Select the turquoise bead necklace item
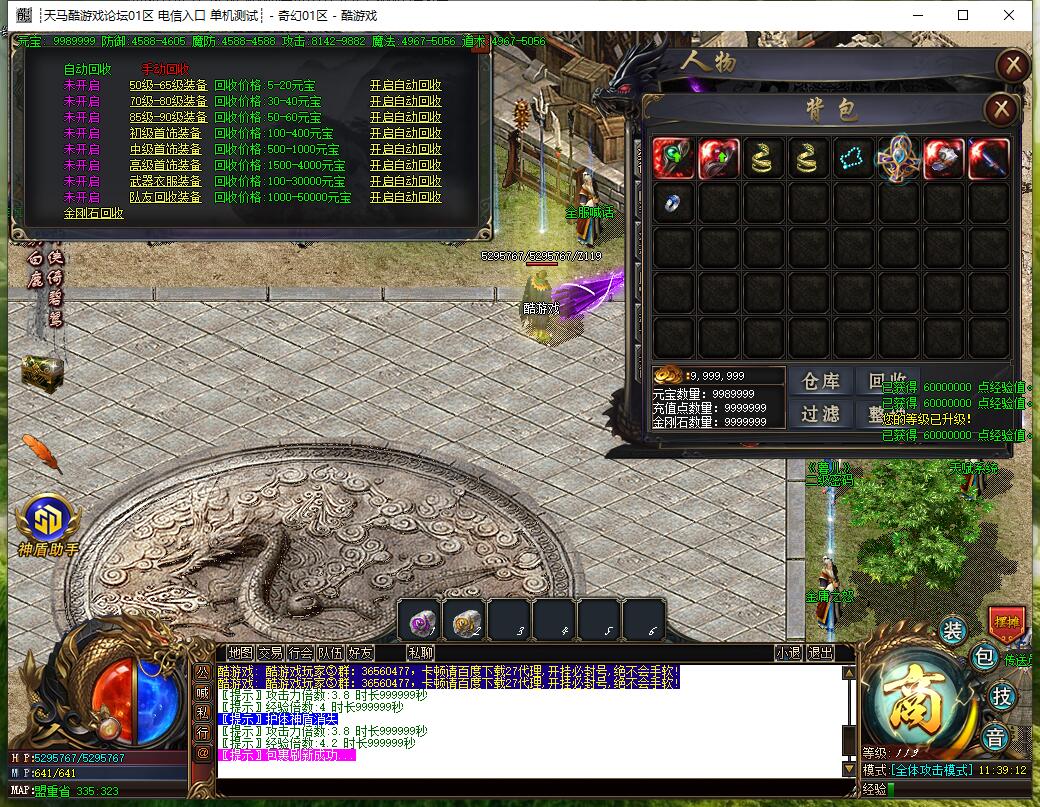Image resolution: width=1040 pixels, height=807 pixels. 854,159
